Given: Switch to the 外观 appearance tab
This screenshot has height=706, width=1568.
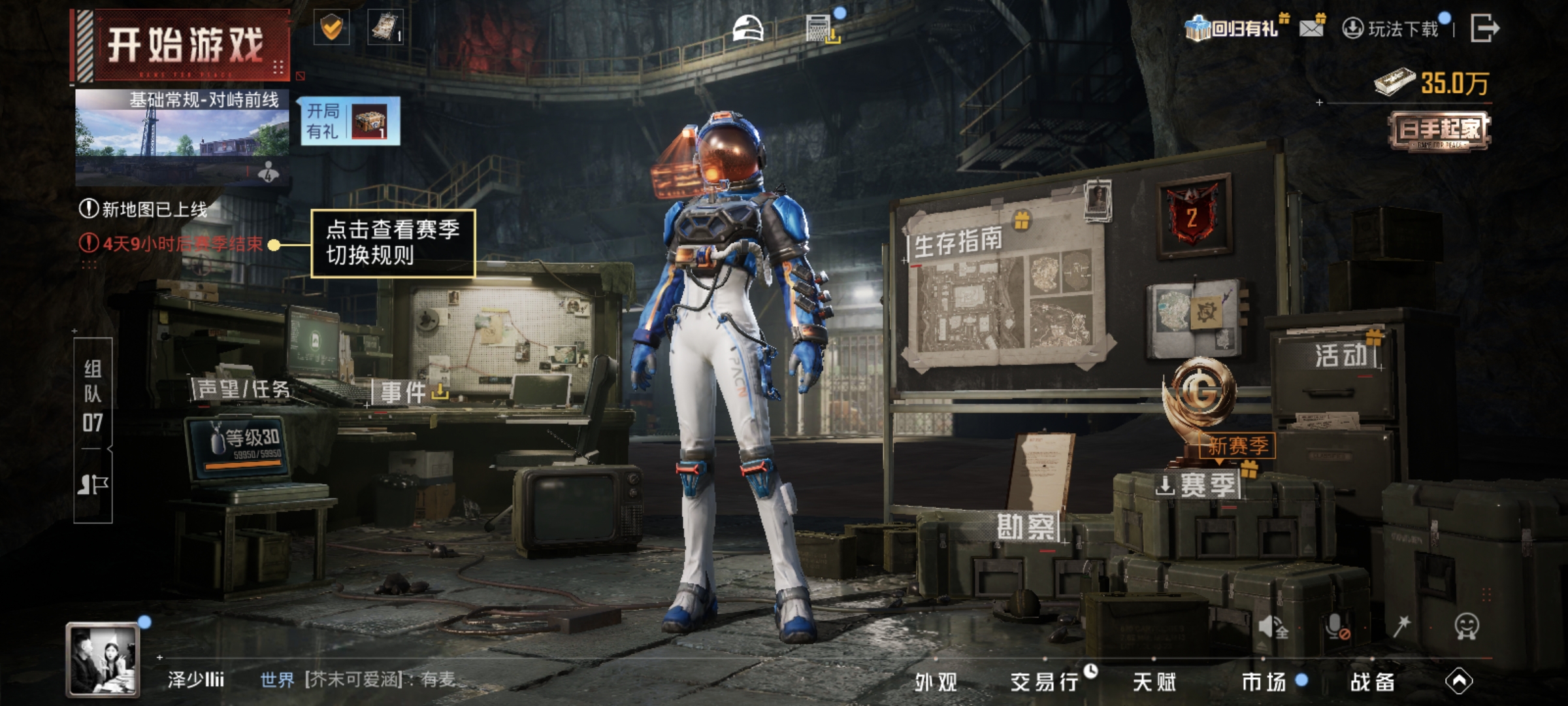Looking at the screenshot, I should coord(936,682).
